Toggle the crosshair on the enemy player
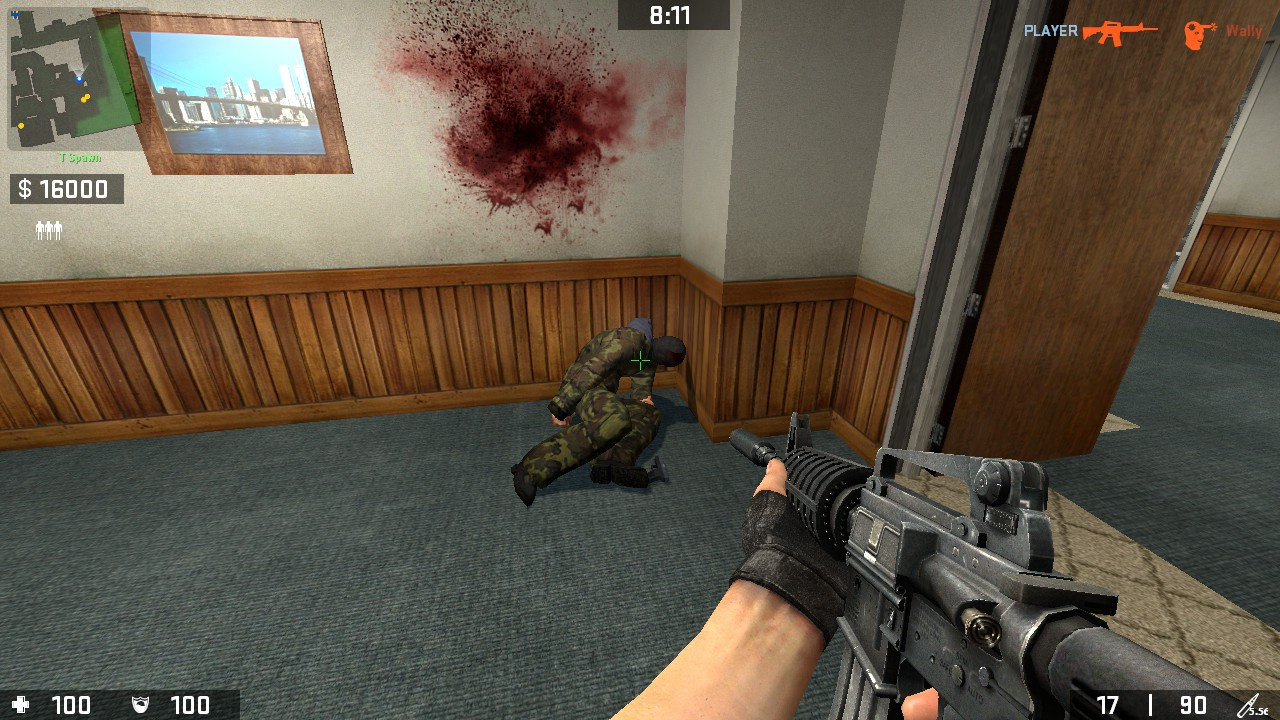This screenshot has height=720, width=1280. pyautogui.click(x=640, y=360)
